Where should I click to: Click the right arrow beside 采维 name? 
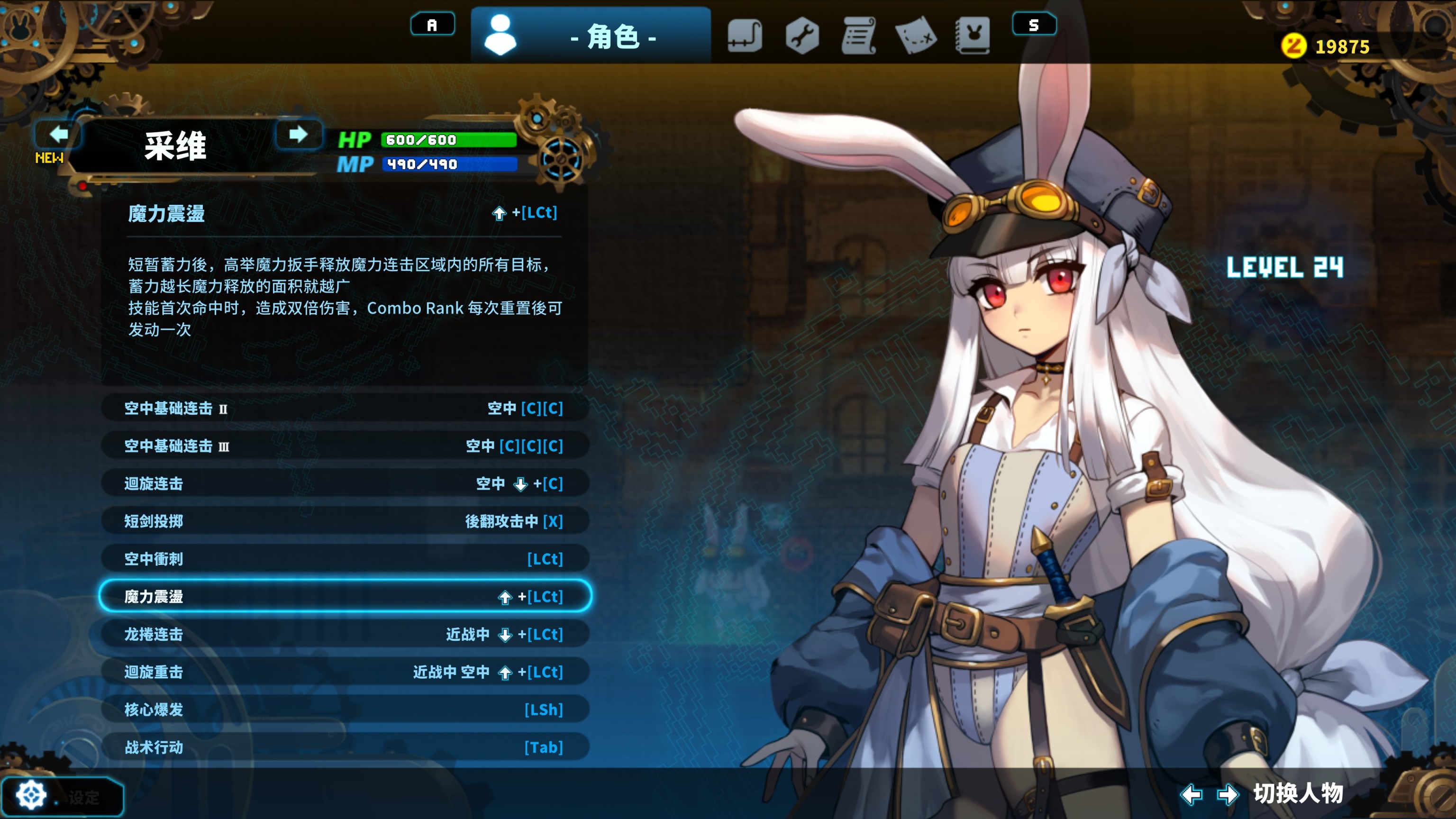(x=300, y=134)
